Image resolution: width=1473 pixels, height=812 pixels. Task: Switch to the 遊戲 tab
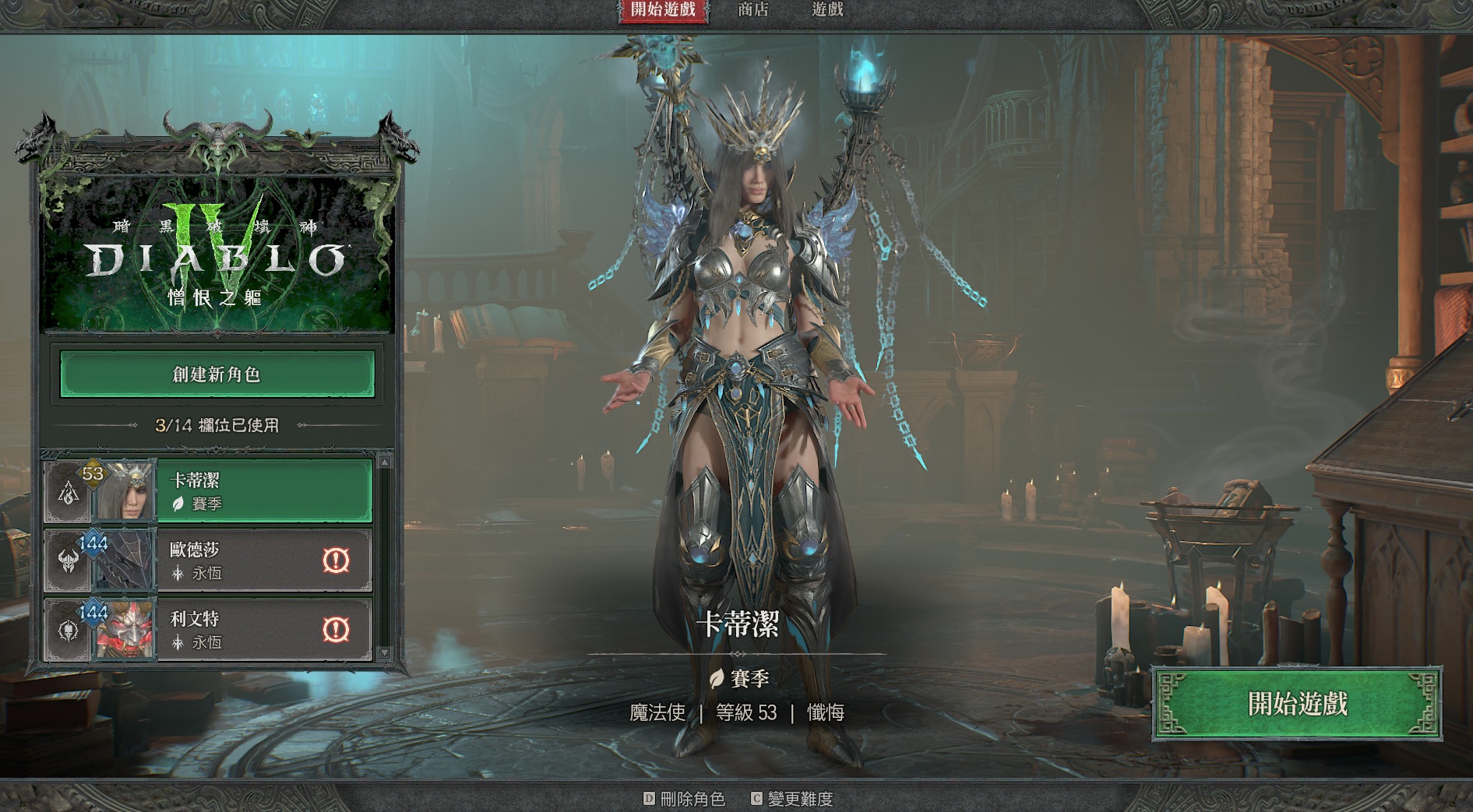click(827, 10)
